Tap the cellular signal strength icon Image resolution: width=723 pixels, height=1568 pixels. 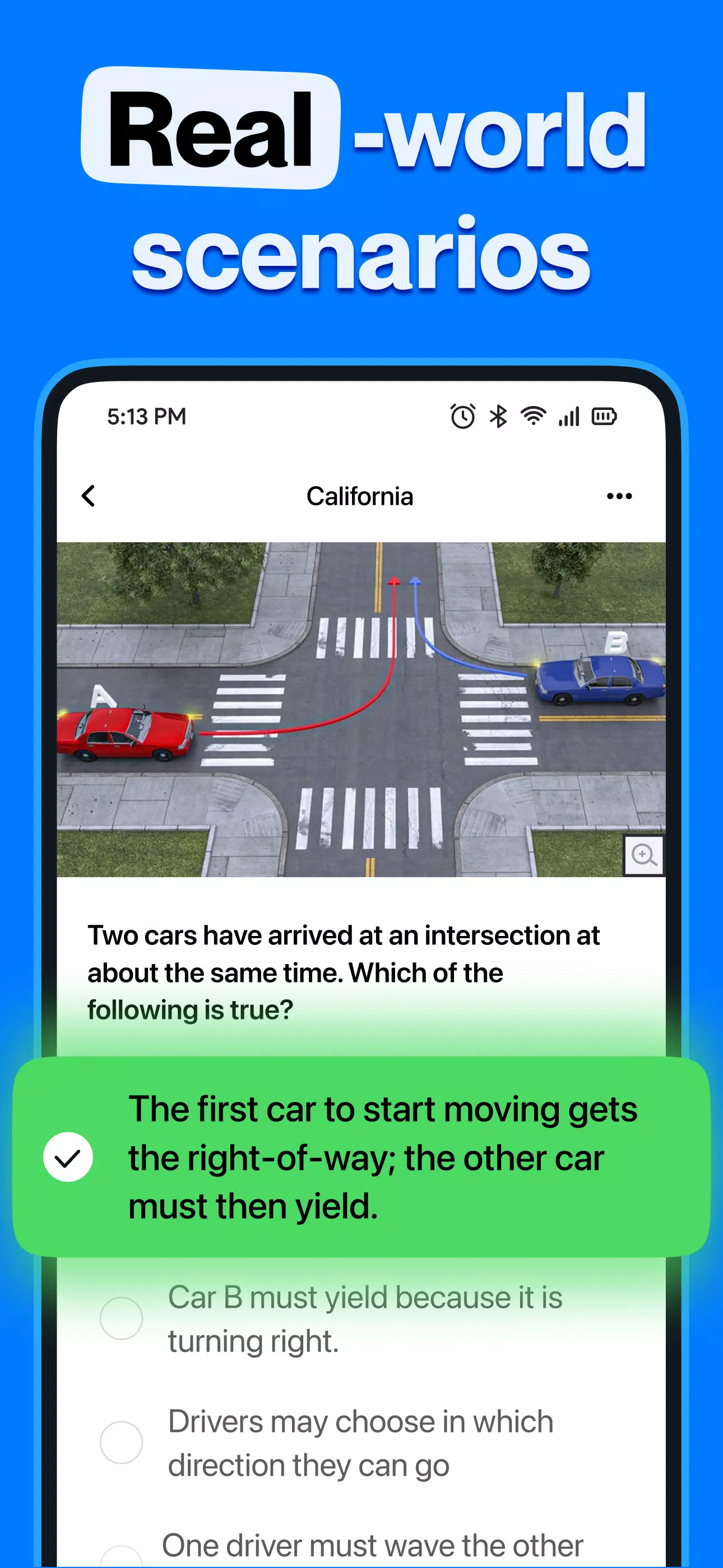pos(569,416)
